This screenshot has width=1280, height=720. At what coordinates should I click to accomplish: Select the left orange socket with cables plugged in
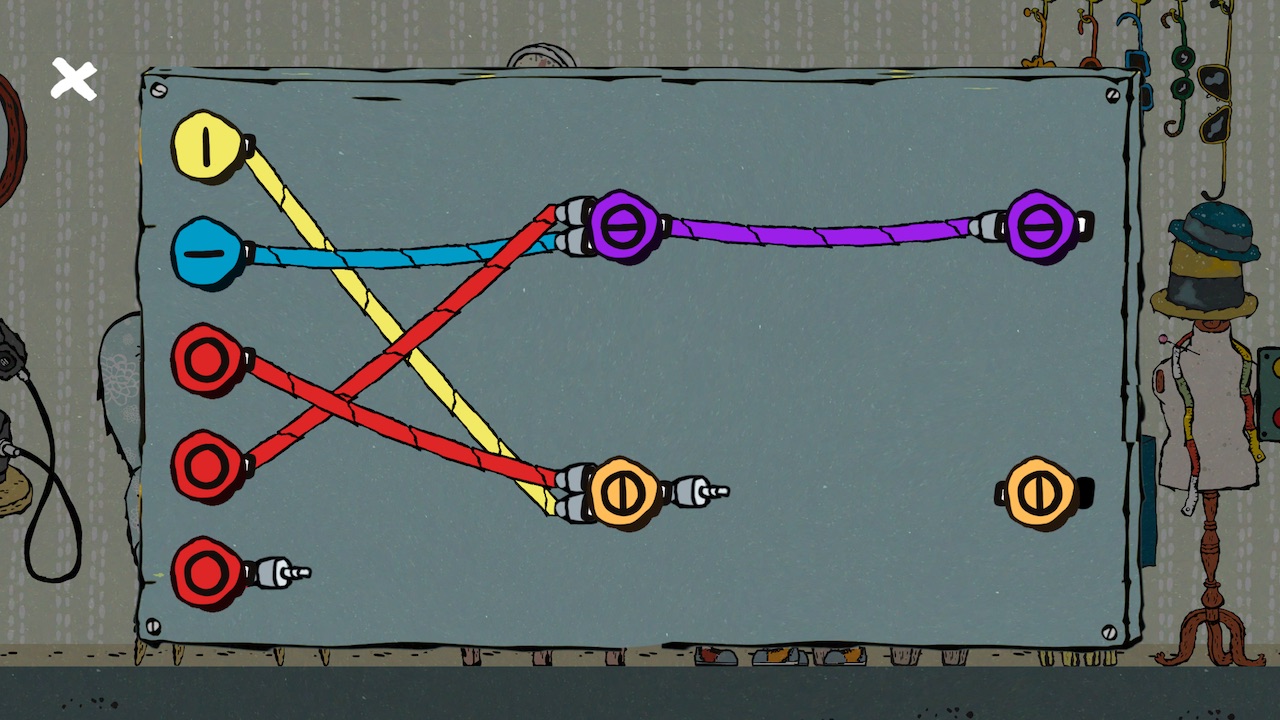(x=625, y=492)
